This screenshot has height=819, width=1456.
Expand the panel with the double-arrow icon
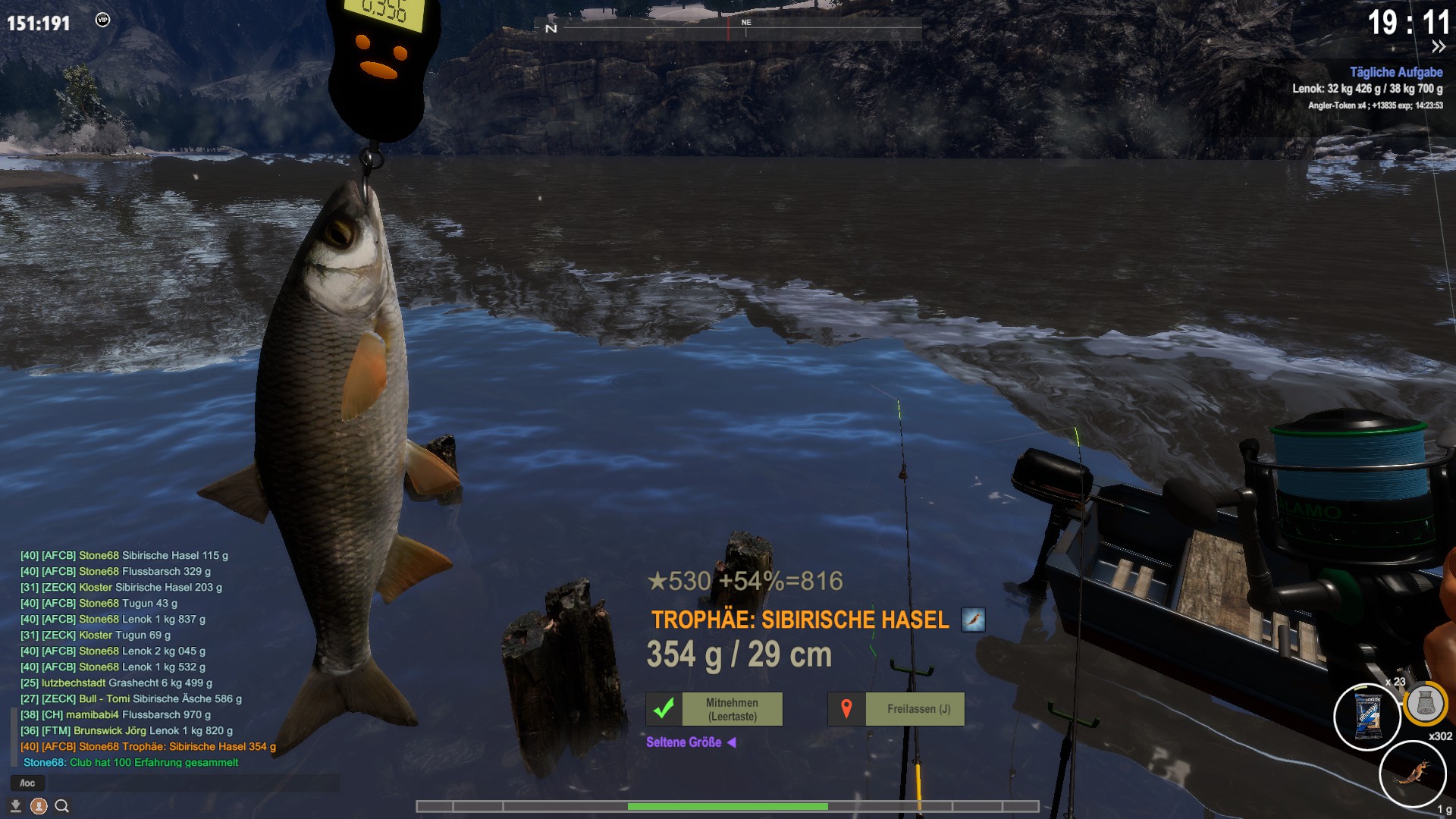tap(1438, 47)
